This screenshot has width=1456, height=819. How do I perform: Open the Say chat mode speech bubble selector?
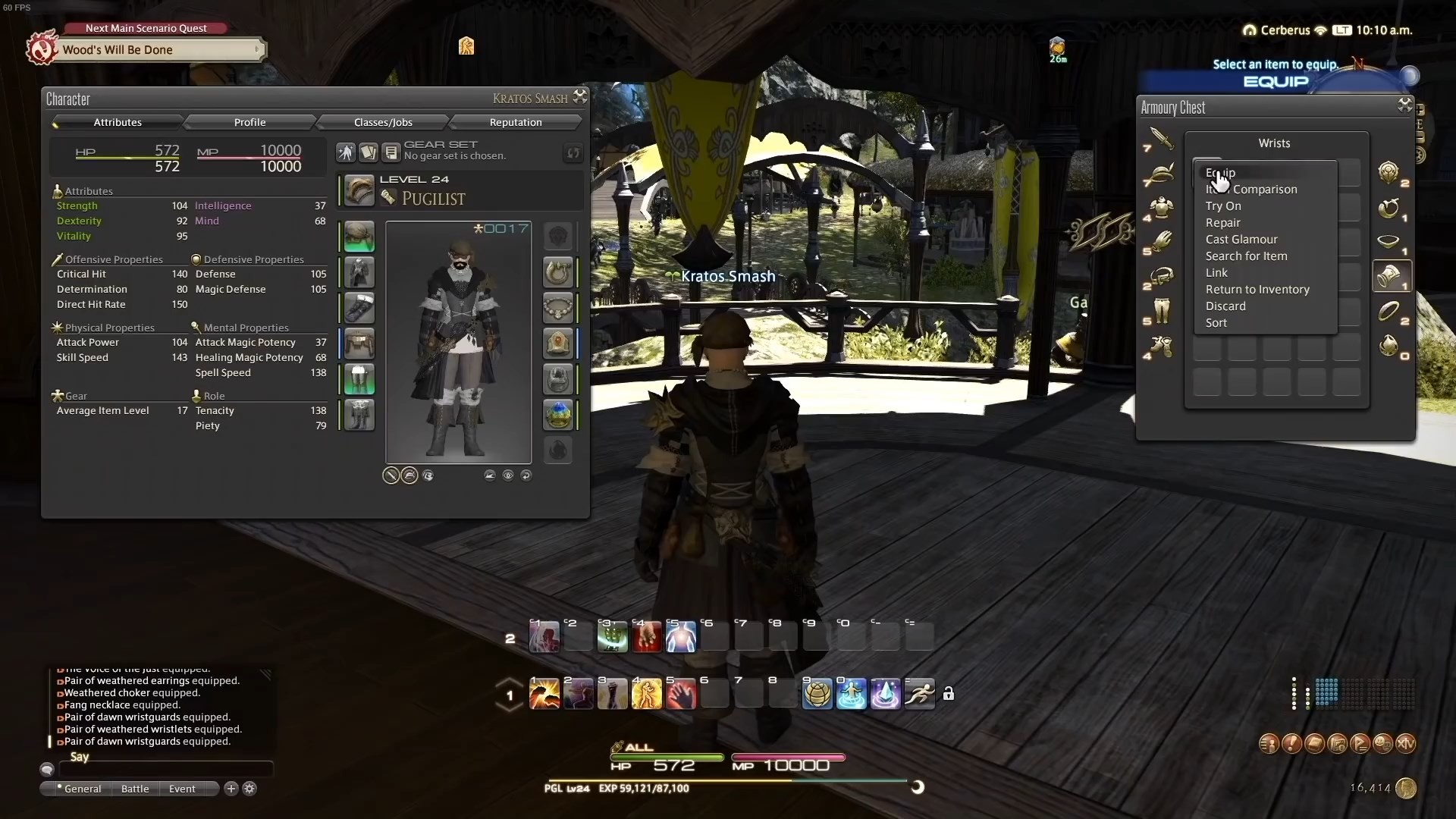(x=47, y=769)
